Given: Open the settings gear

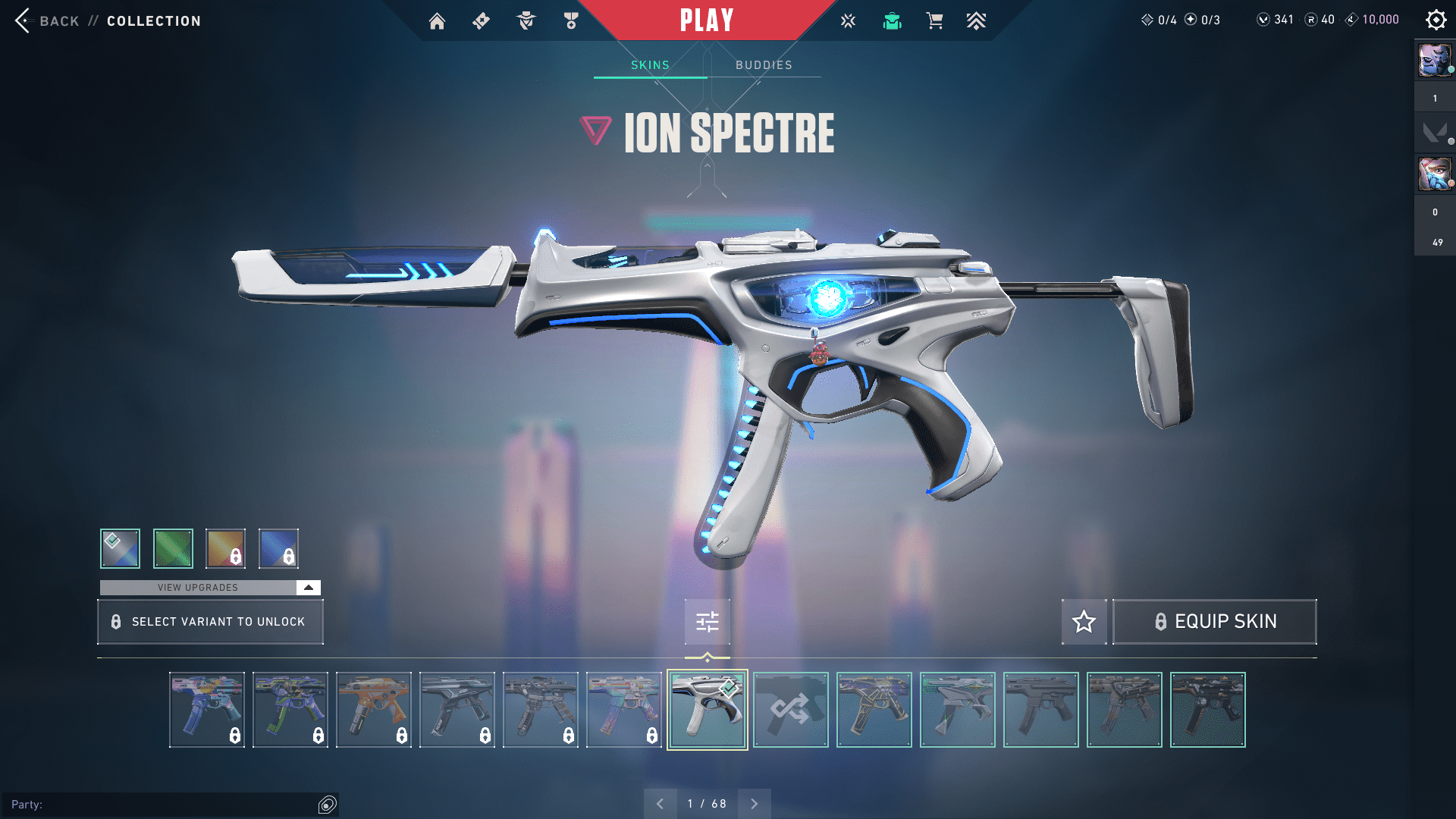Looking at the screenshot, I should pos(1436,20).
